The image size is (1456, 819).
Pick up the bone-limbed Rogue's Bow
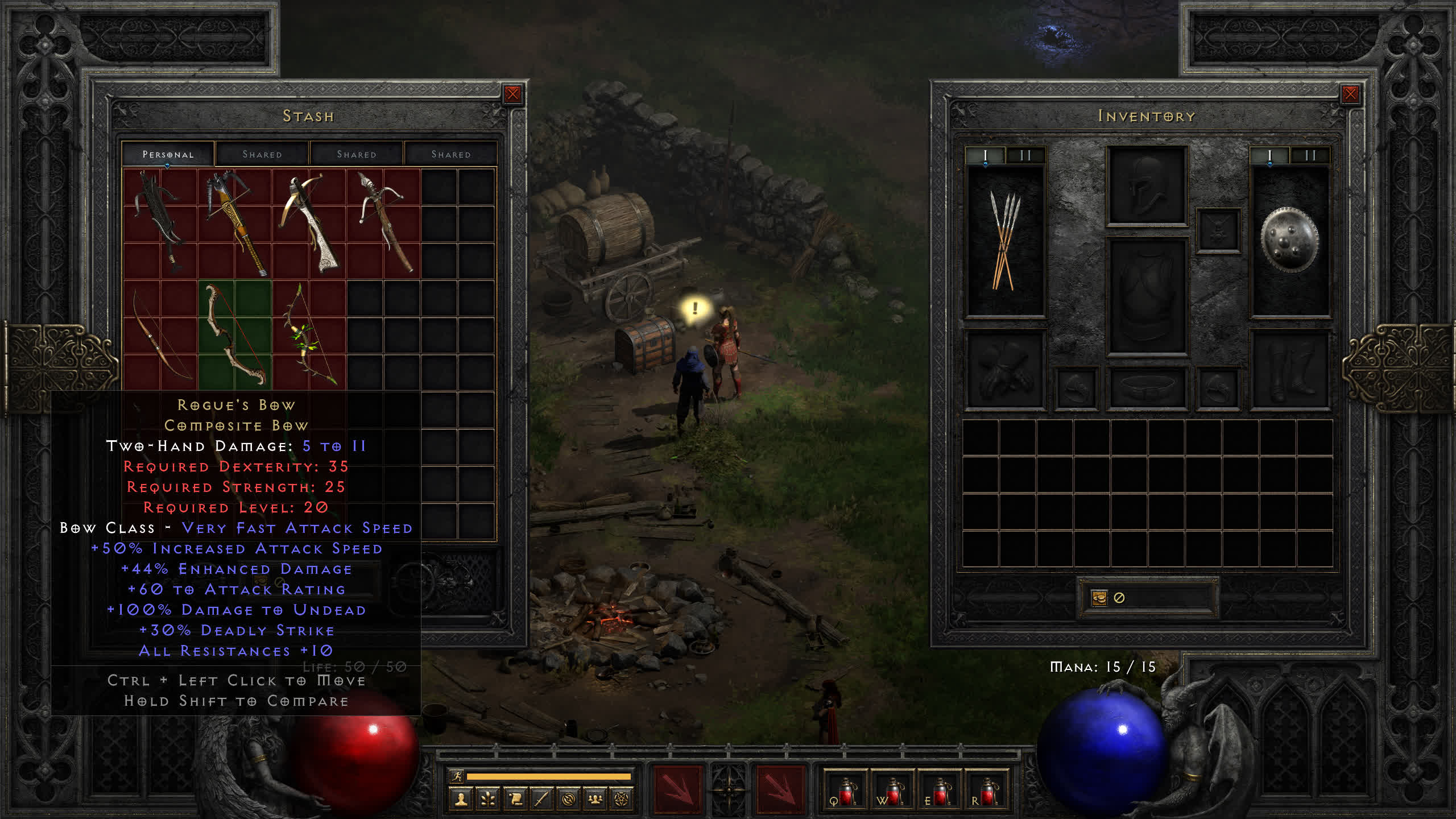234,334
